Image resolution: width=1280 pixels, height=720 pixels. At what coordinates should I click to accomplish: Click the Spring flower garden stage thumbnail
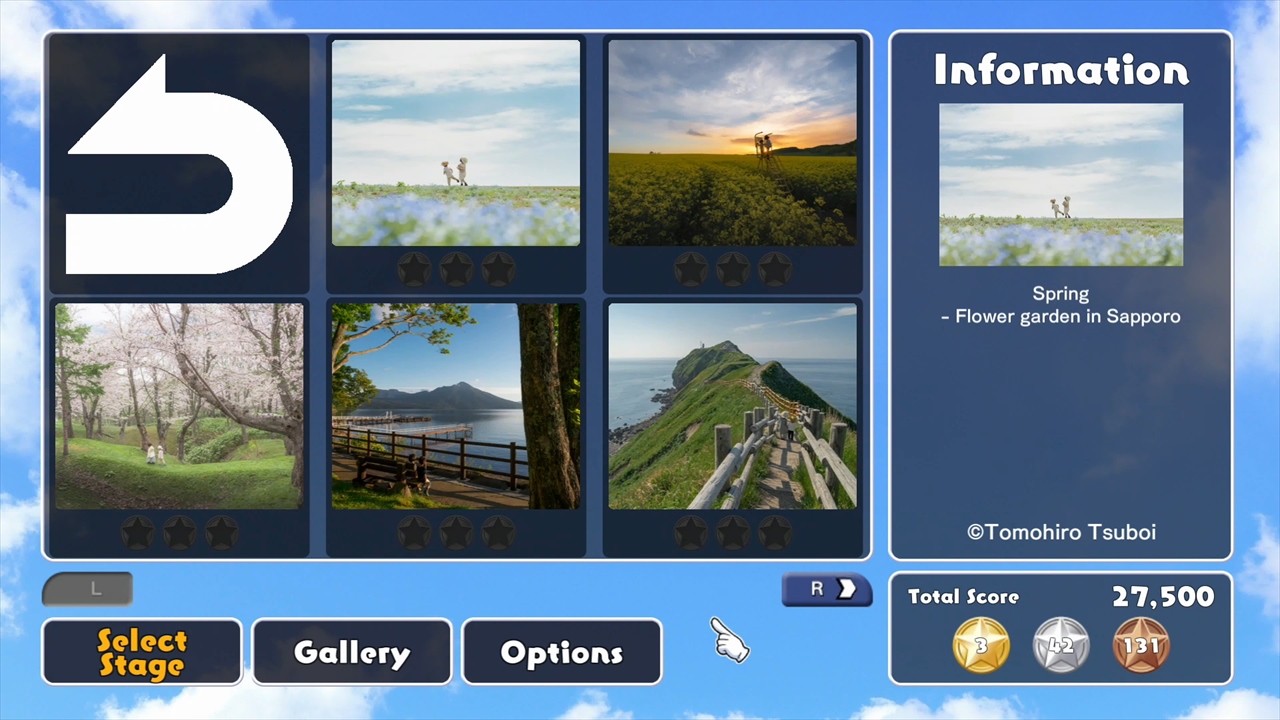pyautogui.click(x=455, y=140)
